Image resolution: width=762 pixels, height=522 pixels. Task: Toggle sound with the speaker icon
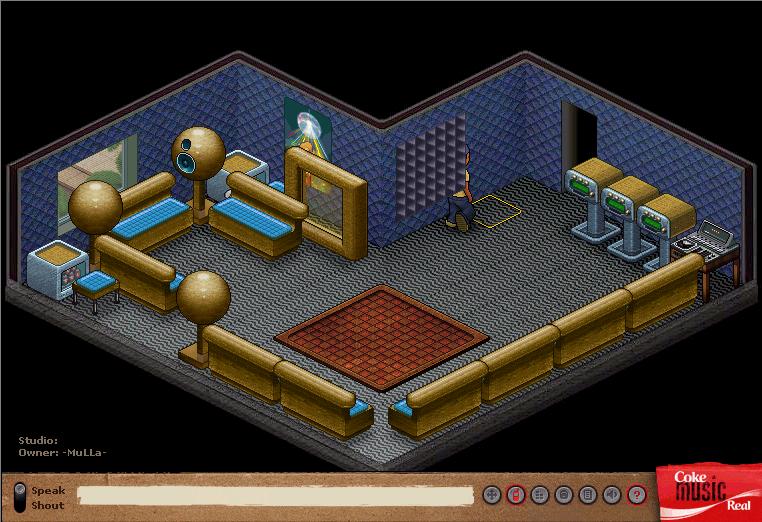pyautogui.click(x=612, y=495)
